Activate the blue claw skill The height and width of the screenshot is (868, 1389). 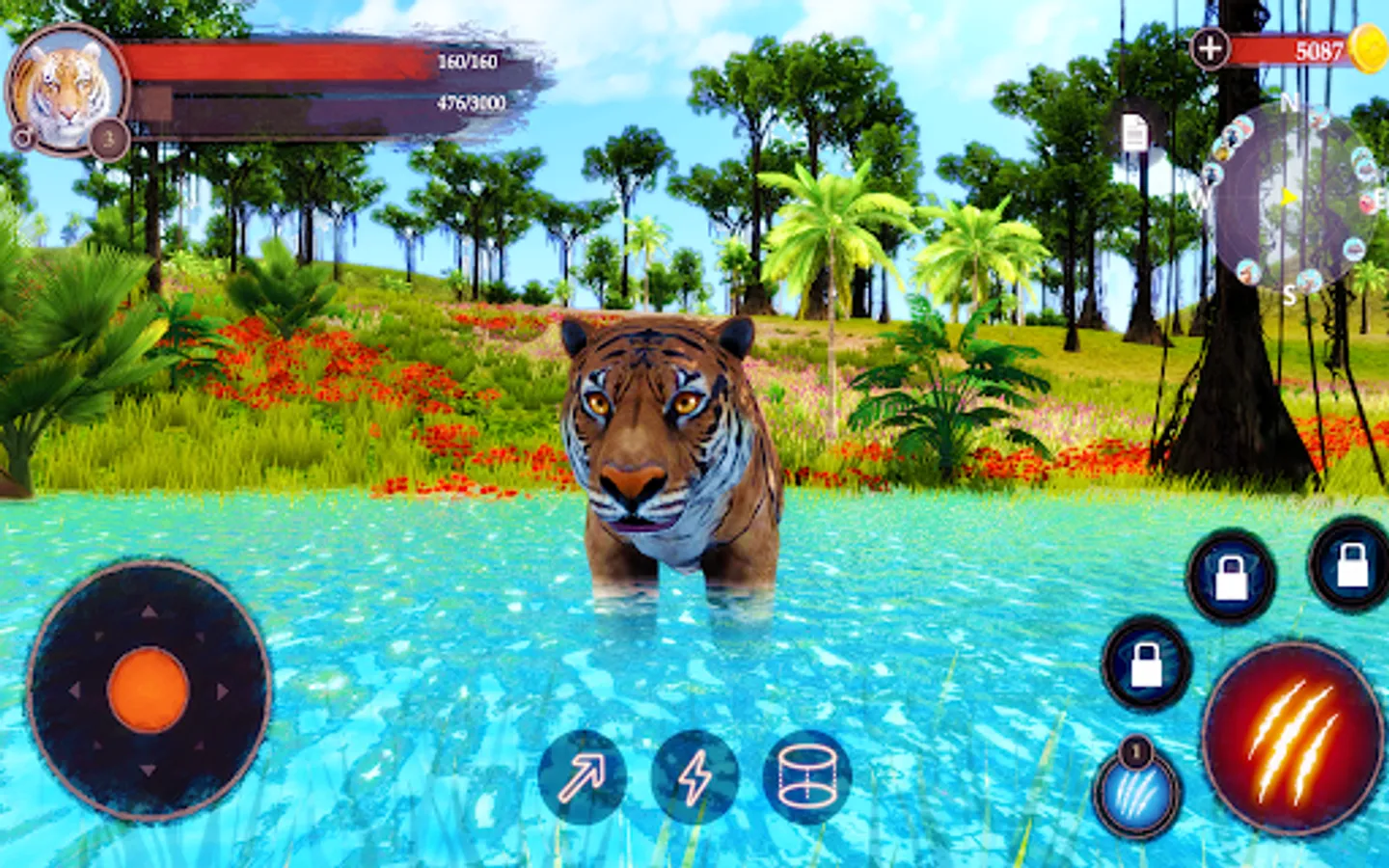[x=1138, y=794]
